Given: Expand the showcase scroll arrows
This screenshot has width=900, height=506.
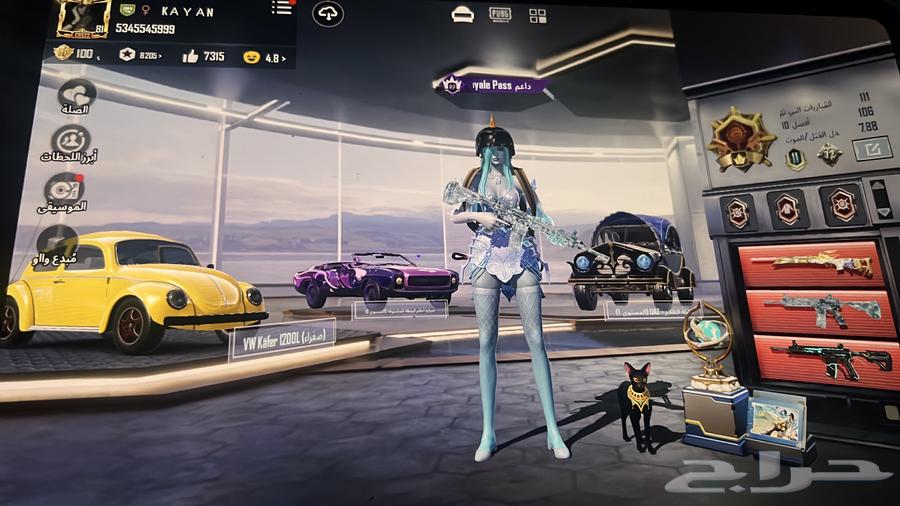Looking at the screenshot, I should point(882,198).
